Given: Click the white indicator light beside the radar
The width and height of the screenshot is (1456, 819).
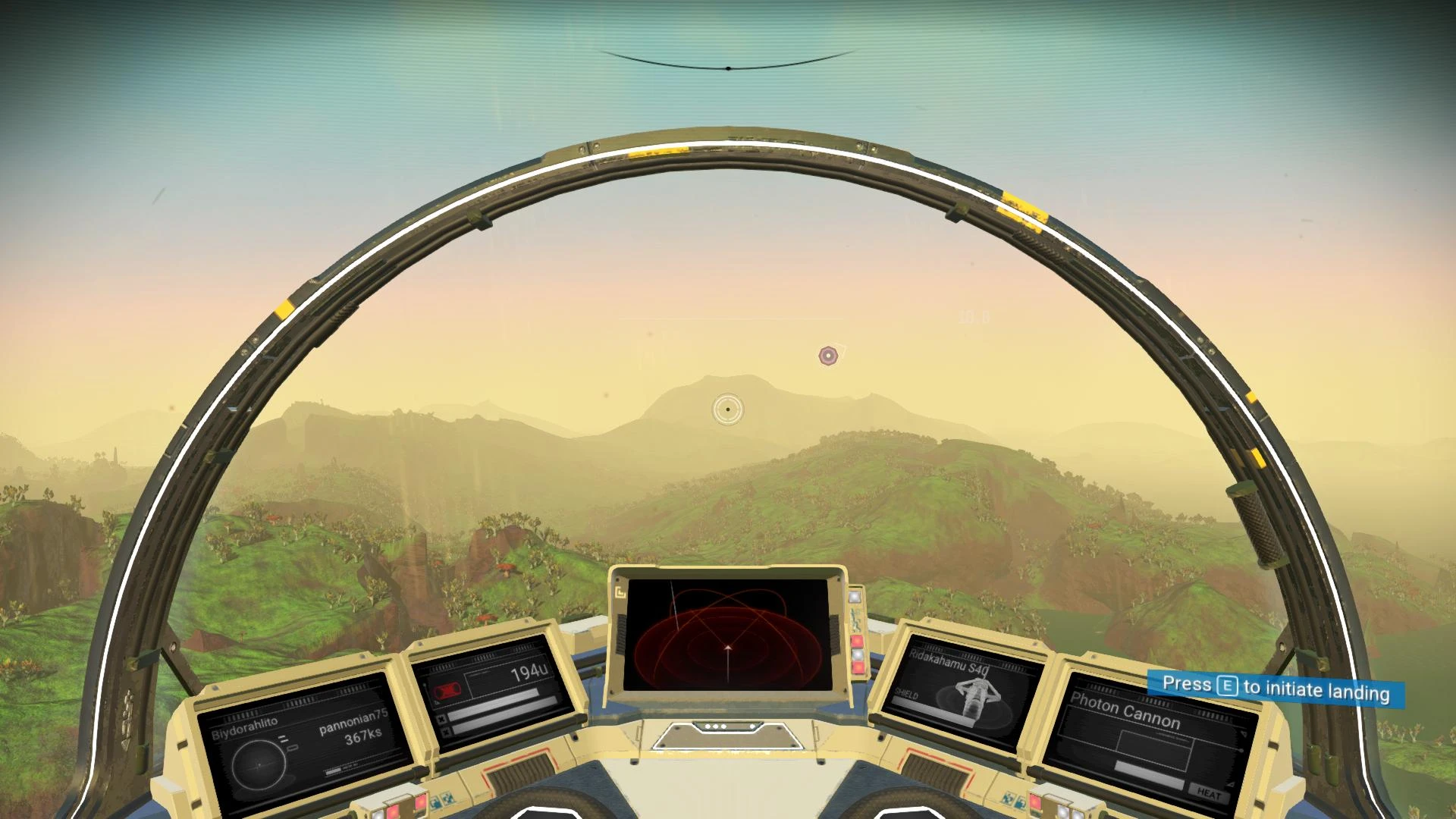Looking at the screenshot, I should [x=855, y=598].
